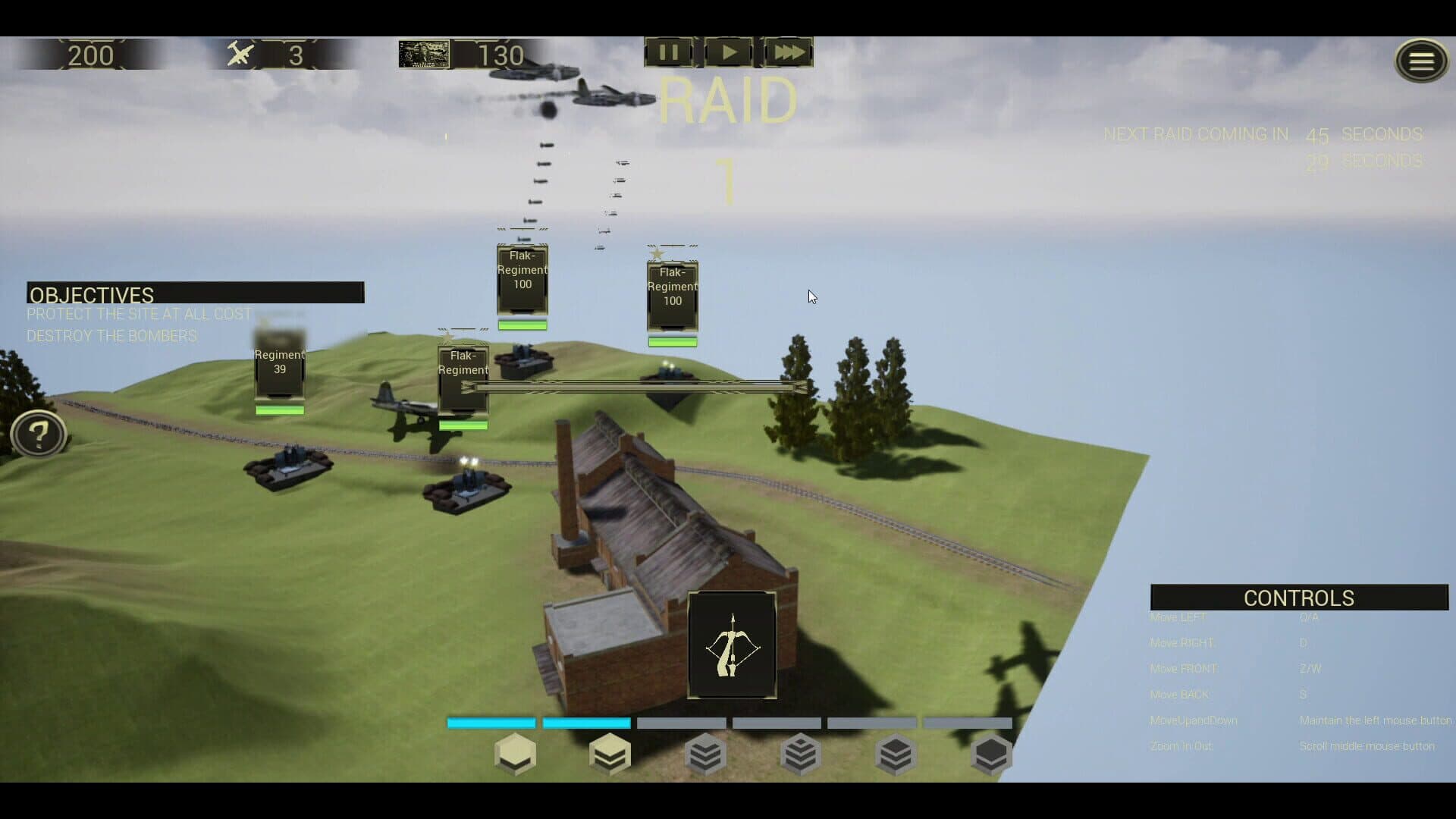1456x819 pixels.
Task: Choose the triple-chevron rank hexagon
Action: pos(705,754)
